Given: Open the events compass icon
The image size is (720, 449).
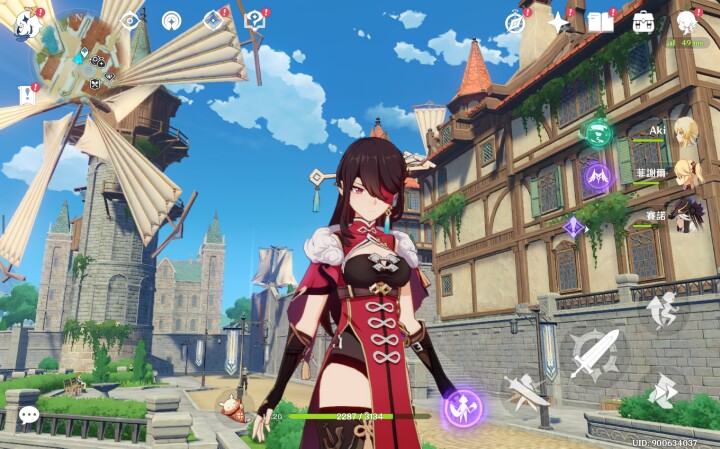Looking at the screenshot, I should coord(515,22).
